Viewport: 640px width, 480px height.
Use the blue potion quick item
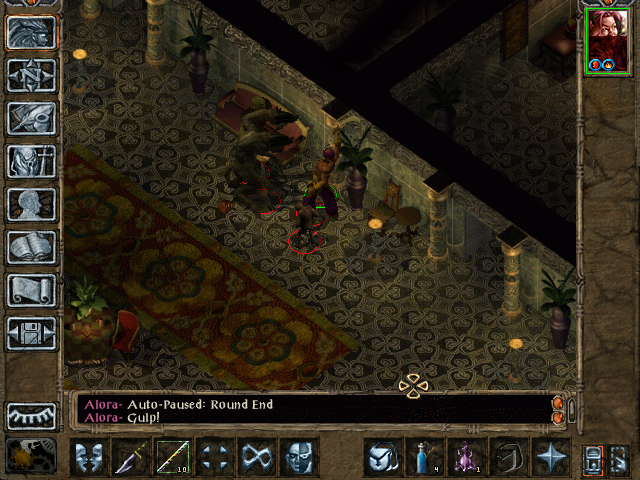tap(424, 458)
